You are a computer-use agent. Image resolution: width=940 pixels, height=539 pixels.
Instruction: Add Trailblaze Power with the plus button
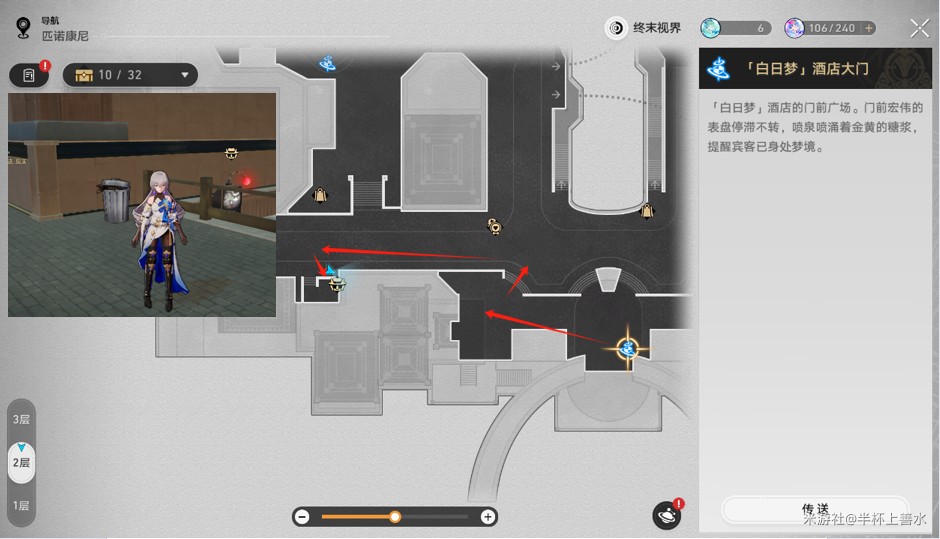point(868,28)
